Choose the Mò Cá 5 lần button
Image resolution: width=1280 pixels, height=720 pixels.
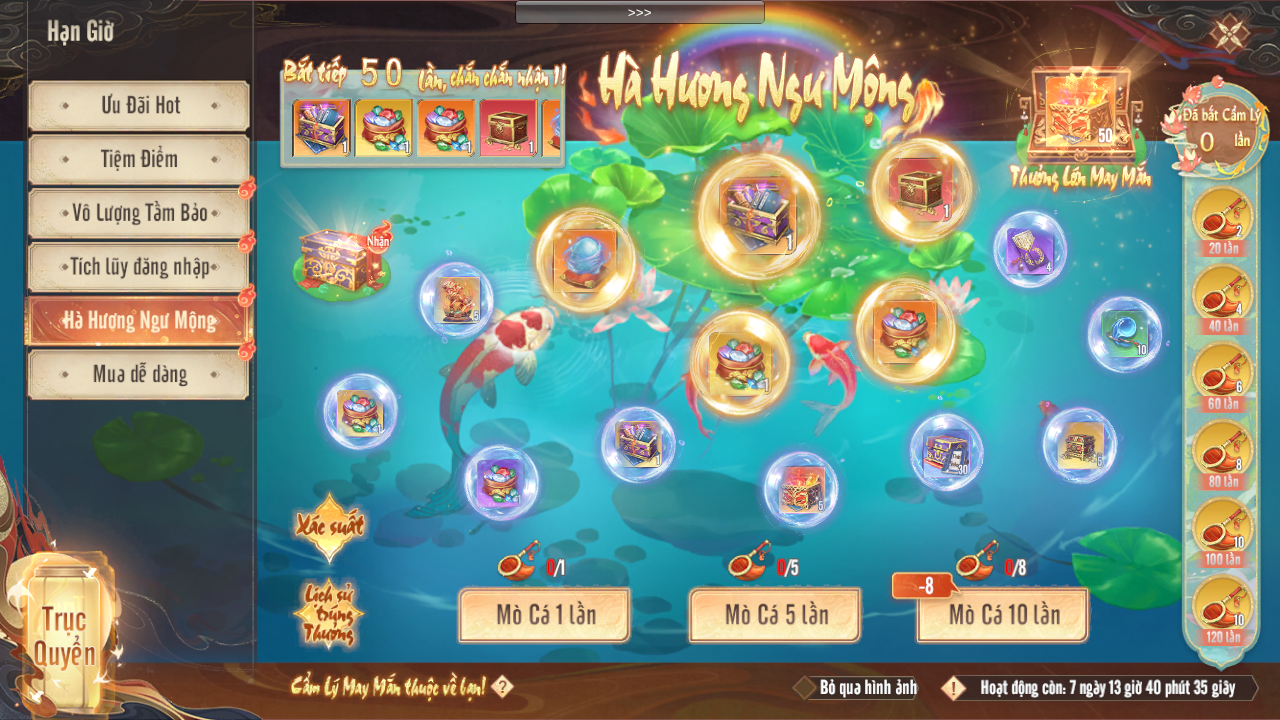click(x=775, y=614)
